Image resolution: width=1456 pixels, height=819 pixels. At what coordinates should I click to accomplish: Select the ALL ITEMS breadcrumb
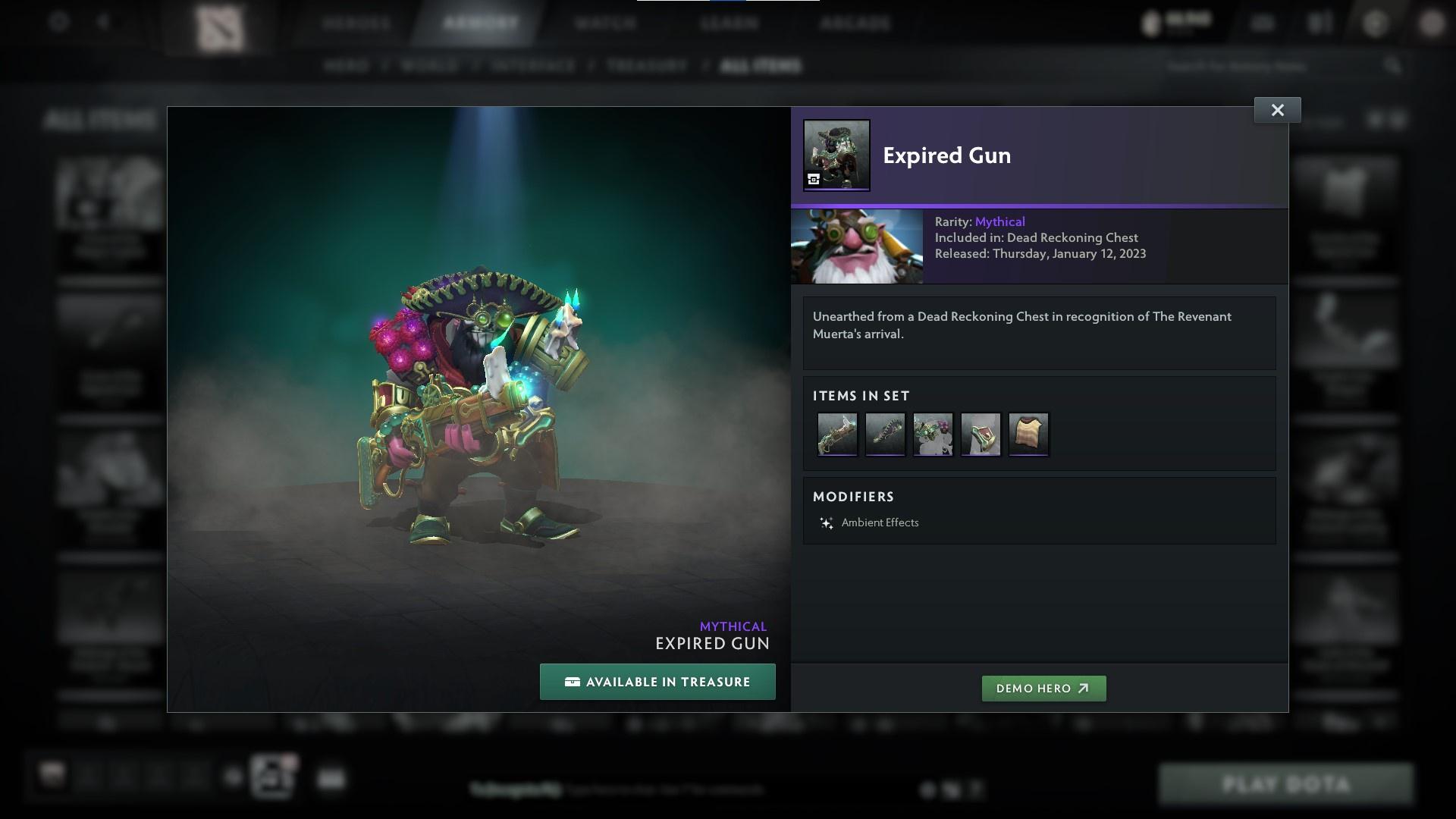tap(762, 66)
